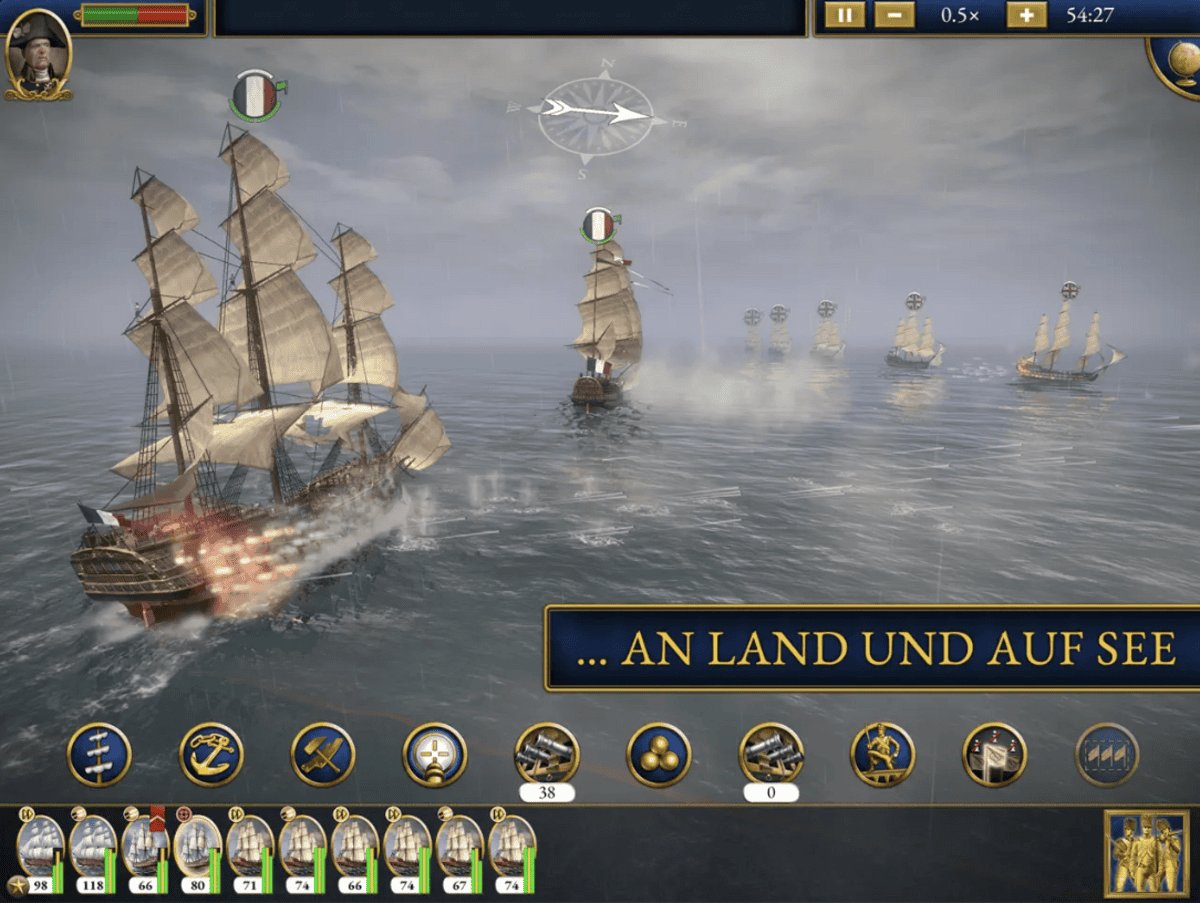This screenshot has height=903, width=1200.
Task: Click the flag signal command icon
Action: [995, 754]
